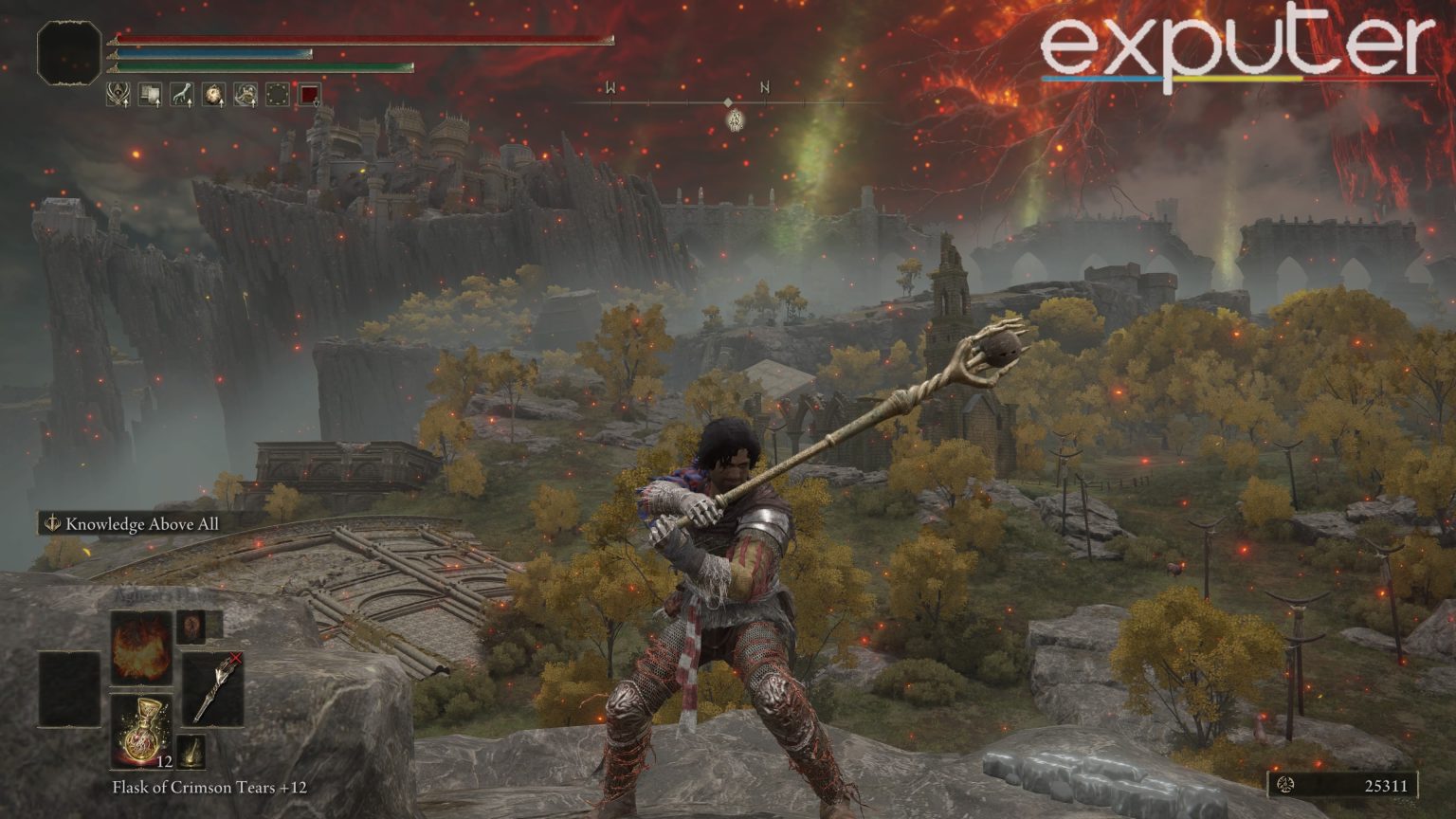Viewport: 1456px width, 819px height.
Task: Click the red health bar
Action: pyautogui.click(x=360, y=38)
